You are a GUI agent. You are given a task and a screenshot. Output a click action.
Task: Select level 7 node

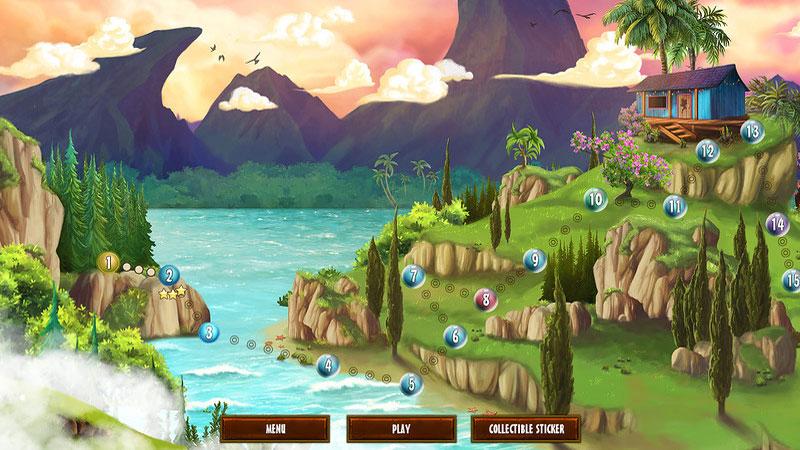pos(413,276)
